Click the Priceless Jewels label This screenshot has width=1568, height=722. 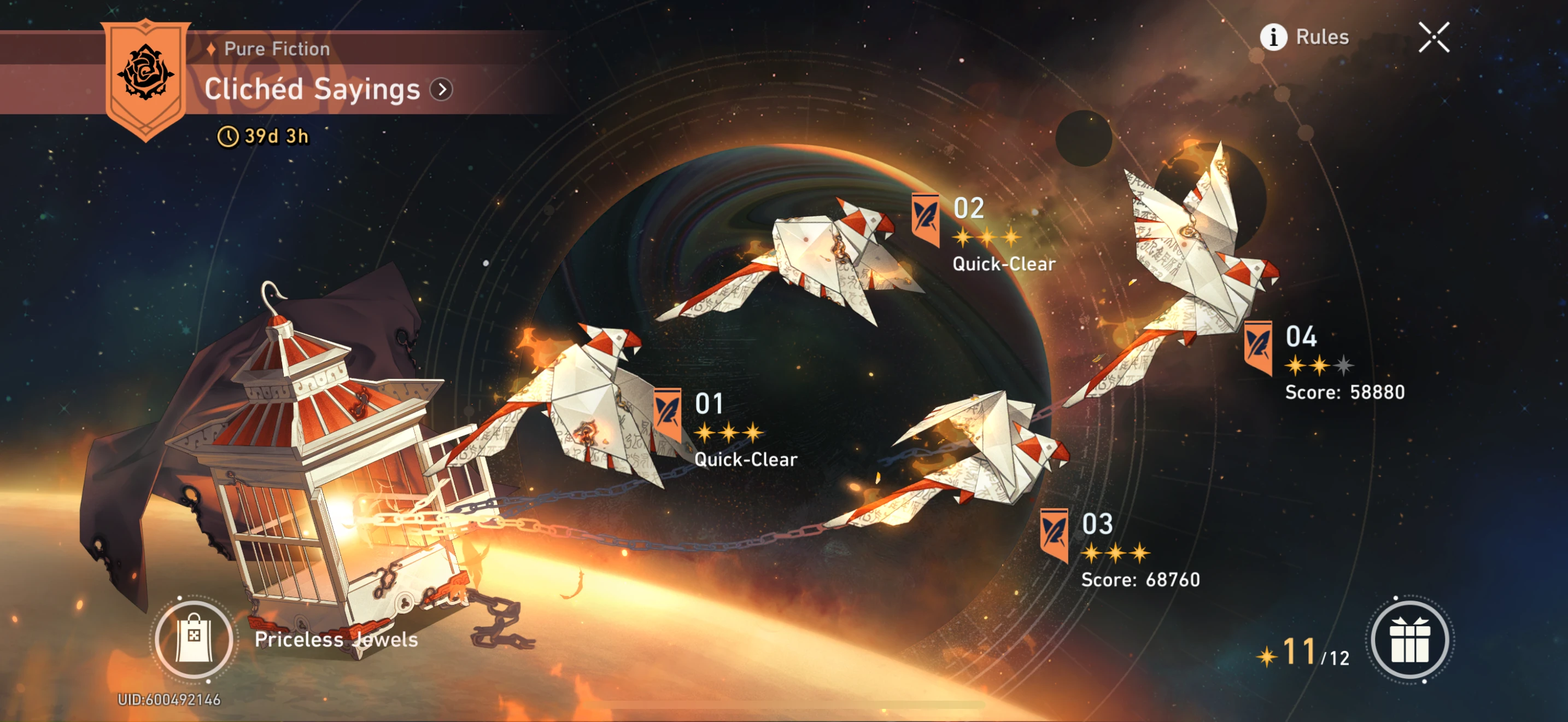tap(334, 641)
